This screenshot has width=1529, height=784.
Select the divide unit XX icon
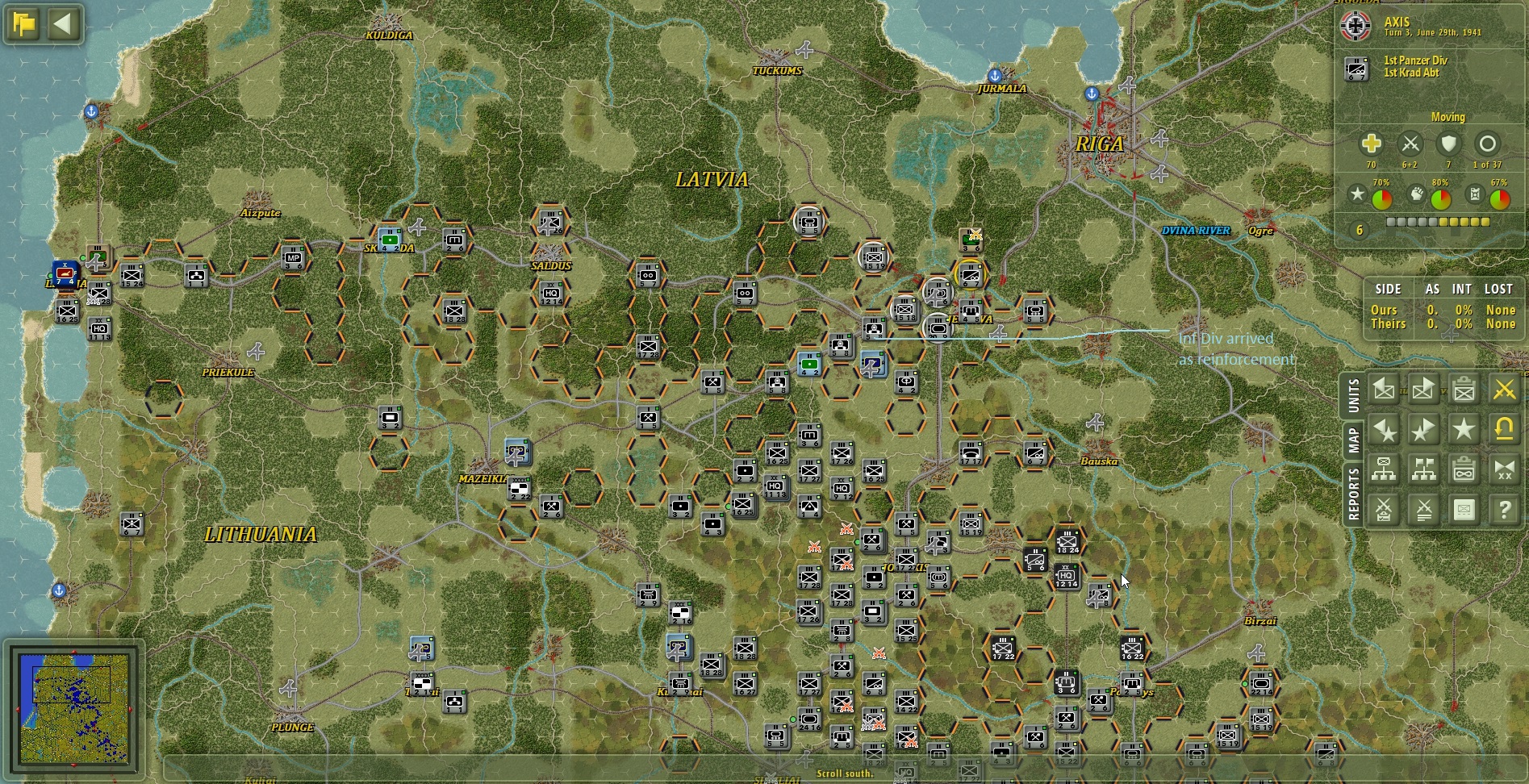pyautogui.click(x=1504, y=467)
